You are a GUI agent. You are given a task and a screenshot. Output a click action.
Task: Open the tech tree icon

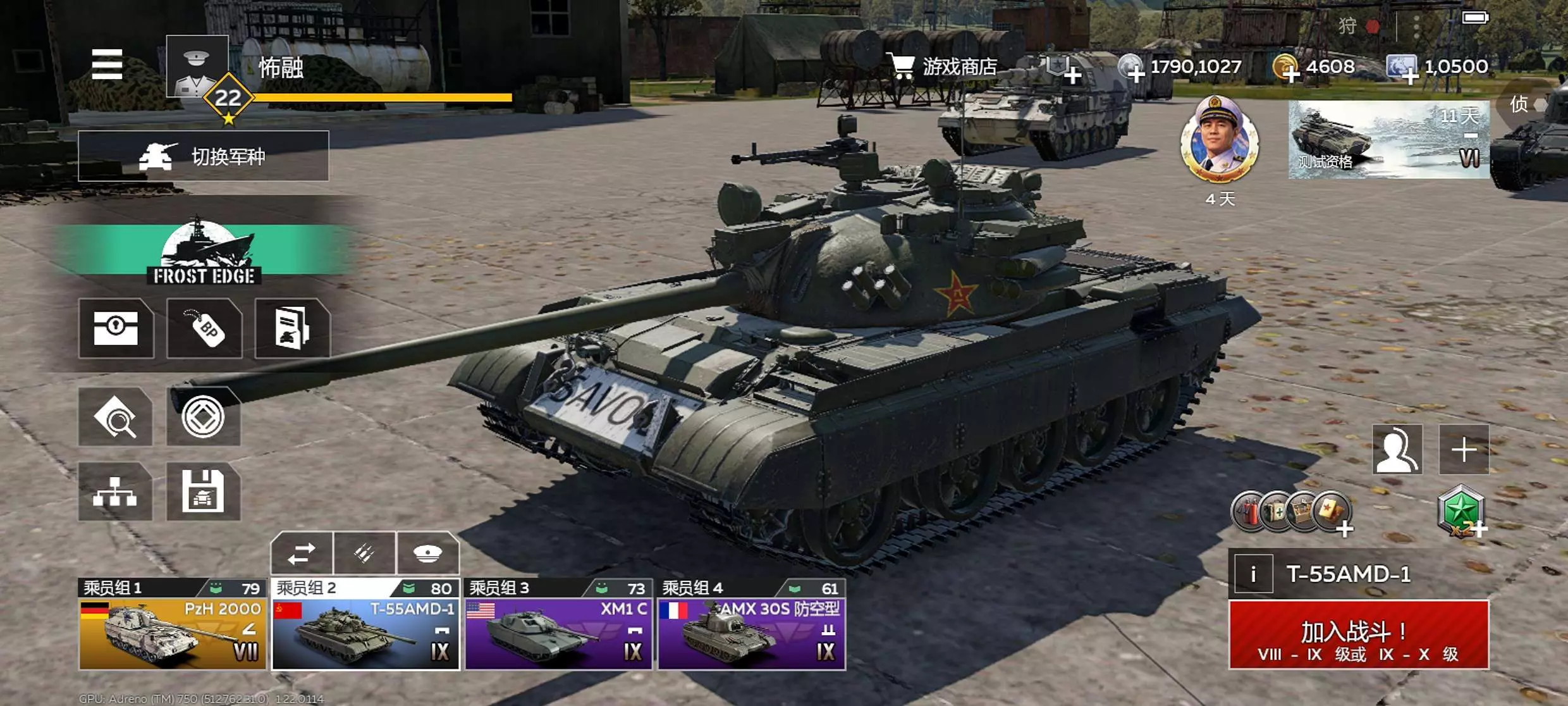coord(115,492)
